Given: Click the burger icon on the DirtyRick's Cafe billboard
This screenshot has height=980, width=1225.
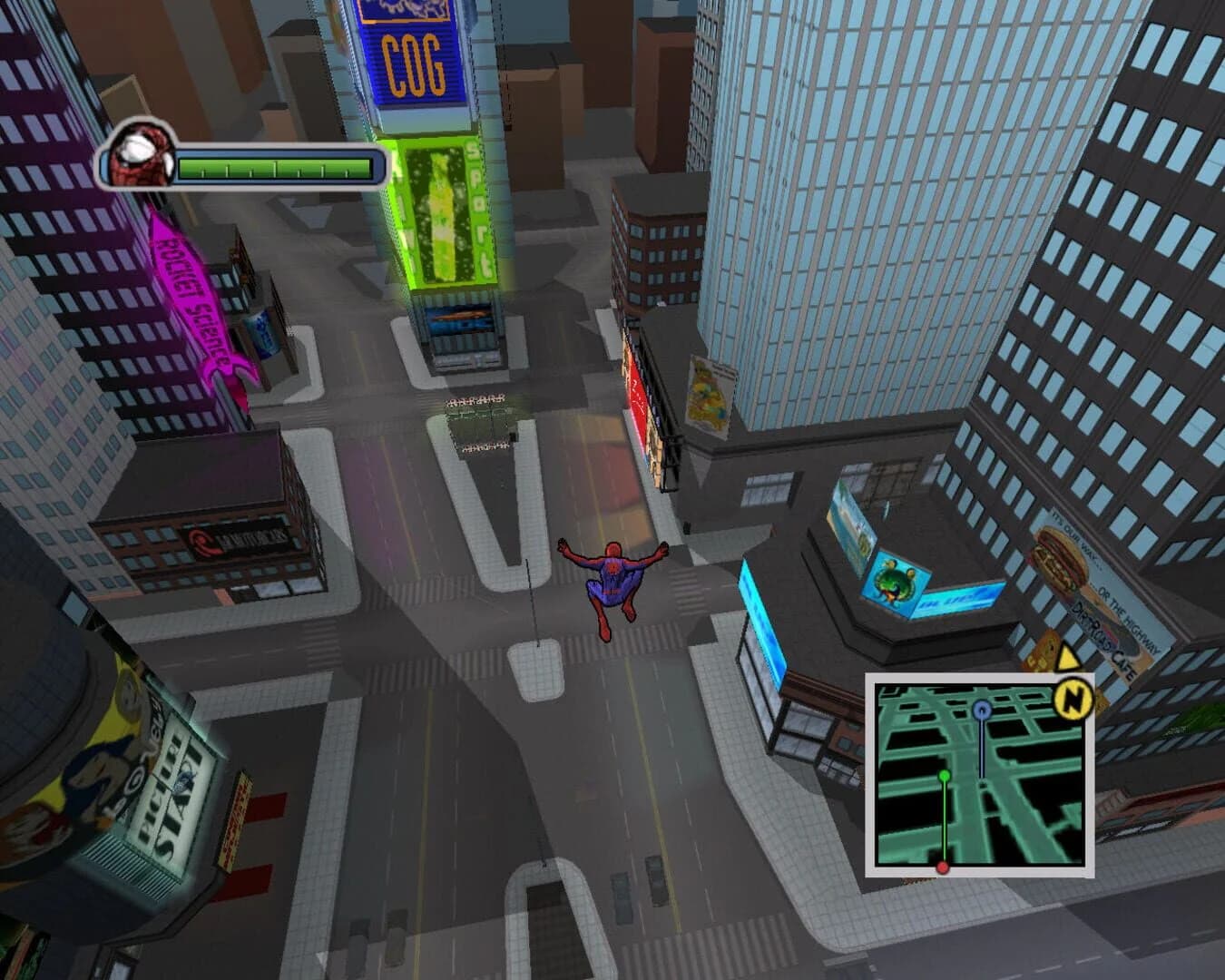Looking at the screenshot, I should pos(1057,556).
